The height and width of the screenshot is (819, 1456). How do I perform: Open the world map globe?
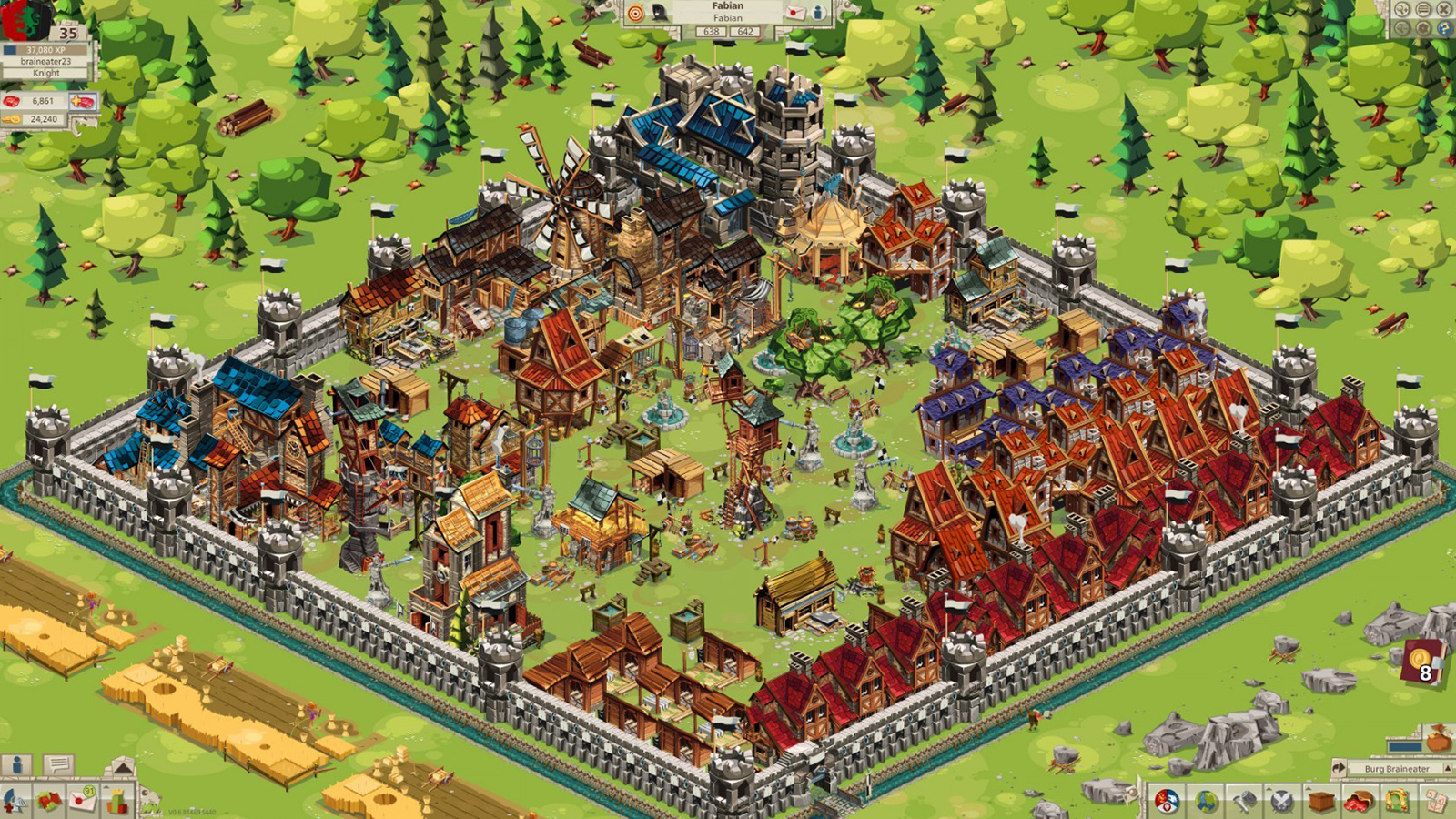click(1207, 801)
